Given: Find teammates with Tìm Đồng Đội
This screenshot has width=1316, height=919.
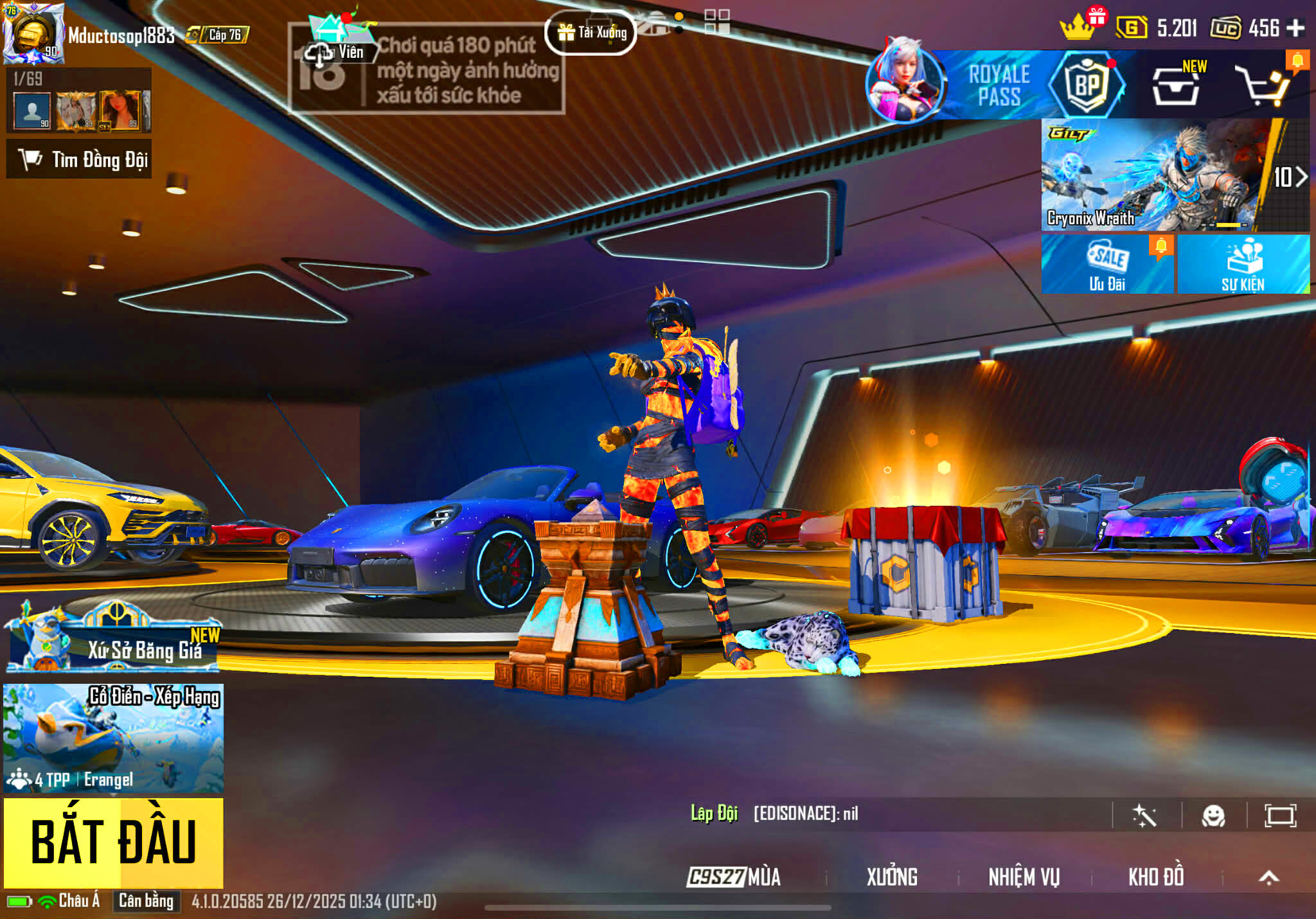Looking at the screenshot, I should click(x=80, y=159).
